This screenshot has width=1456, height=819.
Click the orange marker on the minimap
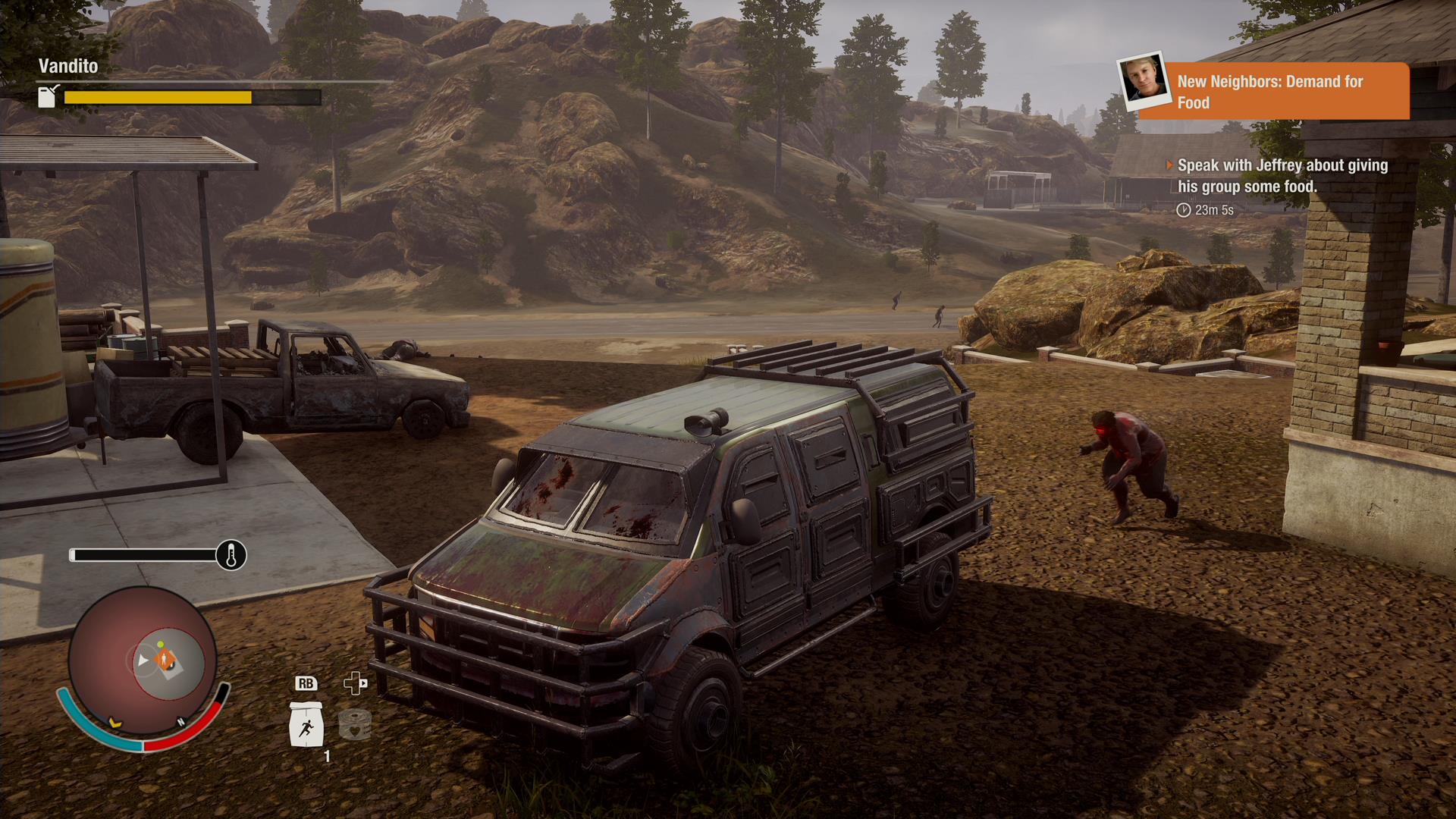[165, 659]
